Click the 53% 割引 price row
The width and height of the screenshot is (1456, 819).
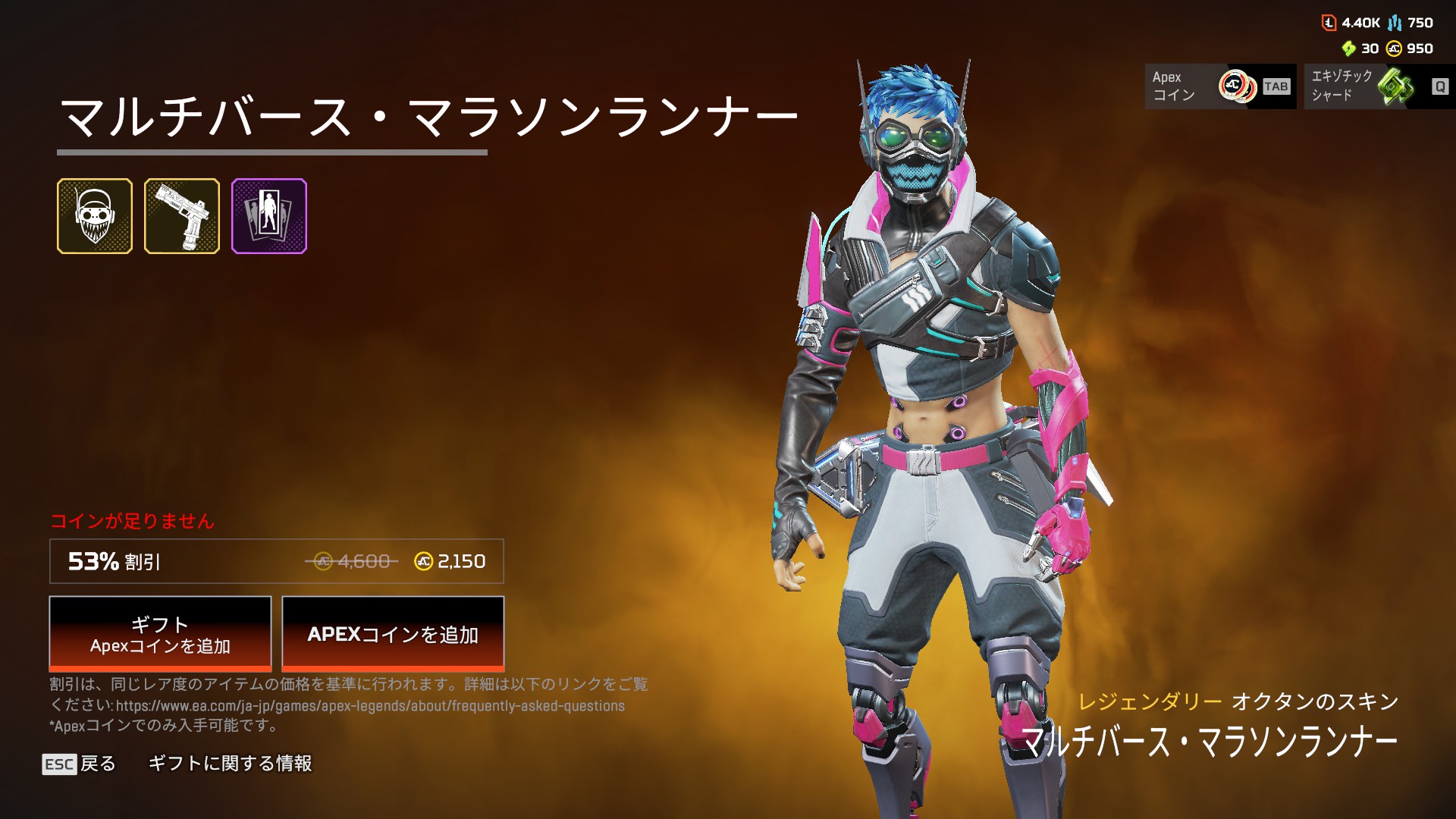pyautogui.click(x=276, y=561)
